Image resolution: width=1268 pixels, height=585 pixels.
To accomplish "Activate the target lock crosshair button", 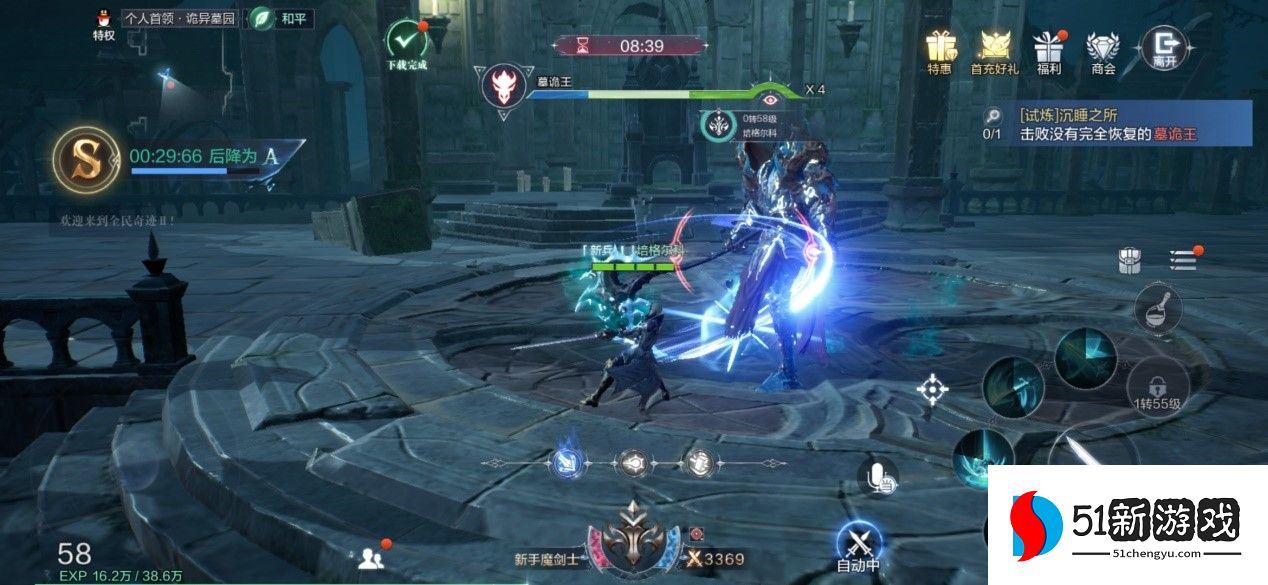I will [932, 388].
